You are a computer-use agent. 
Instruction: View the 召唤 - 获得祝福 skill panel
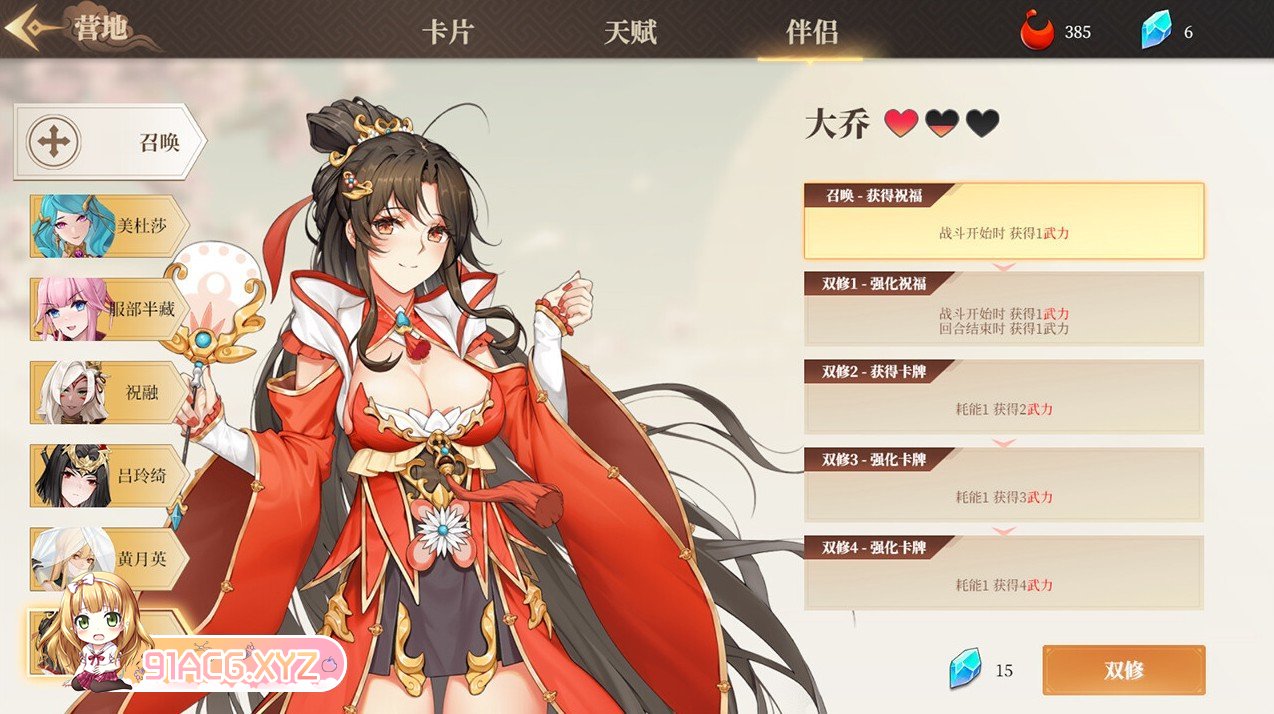1003,221
